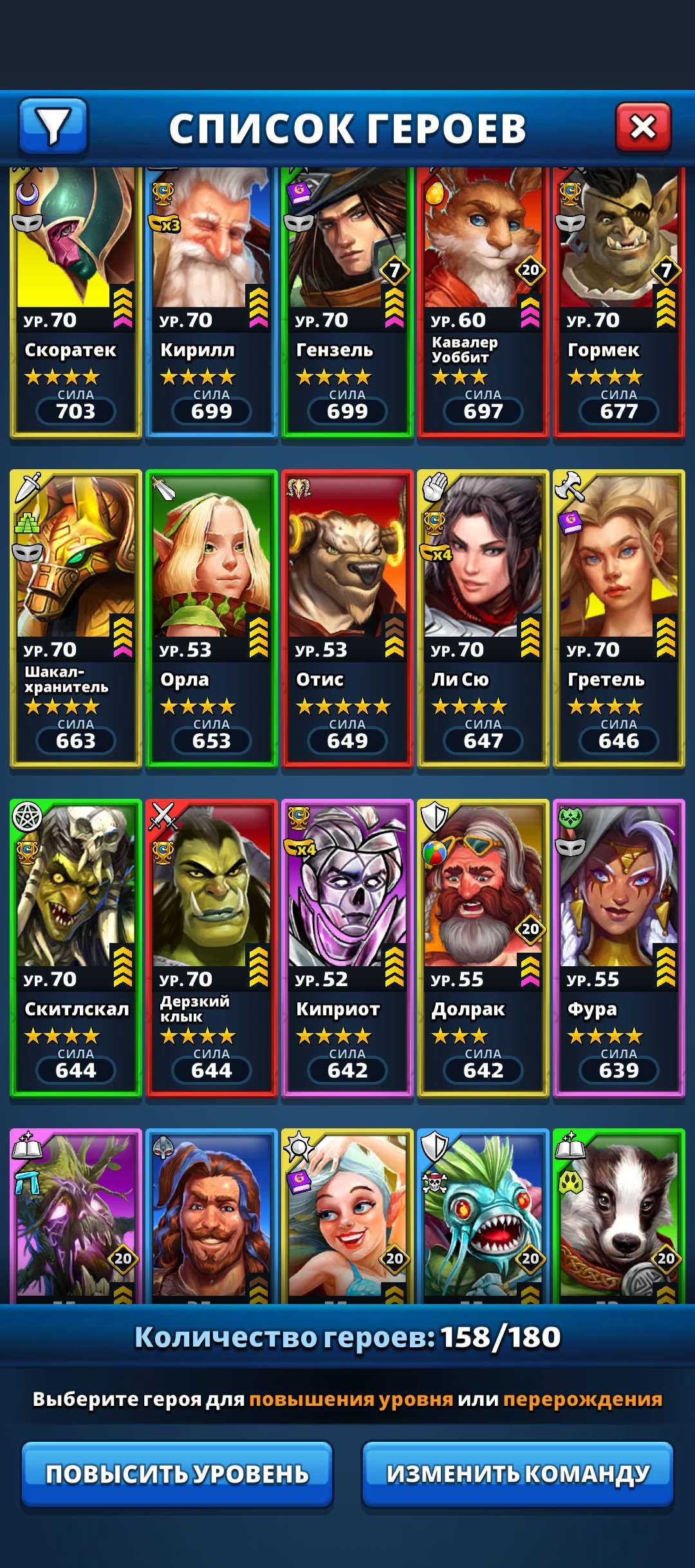Choose the Фура hero card
Viewport: 695px width, 1568px height.
(x=619, y=947)
